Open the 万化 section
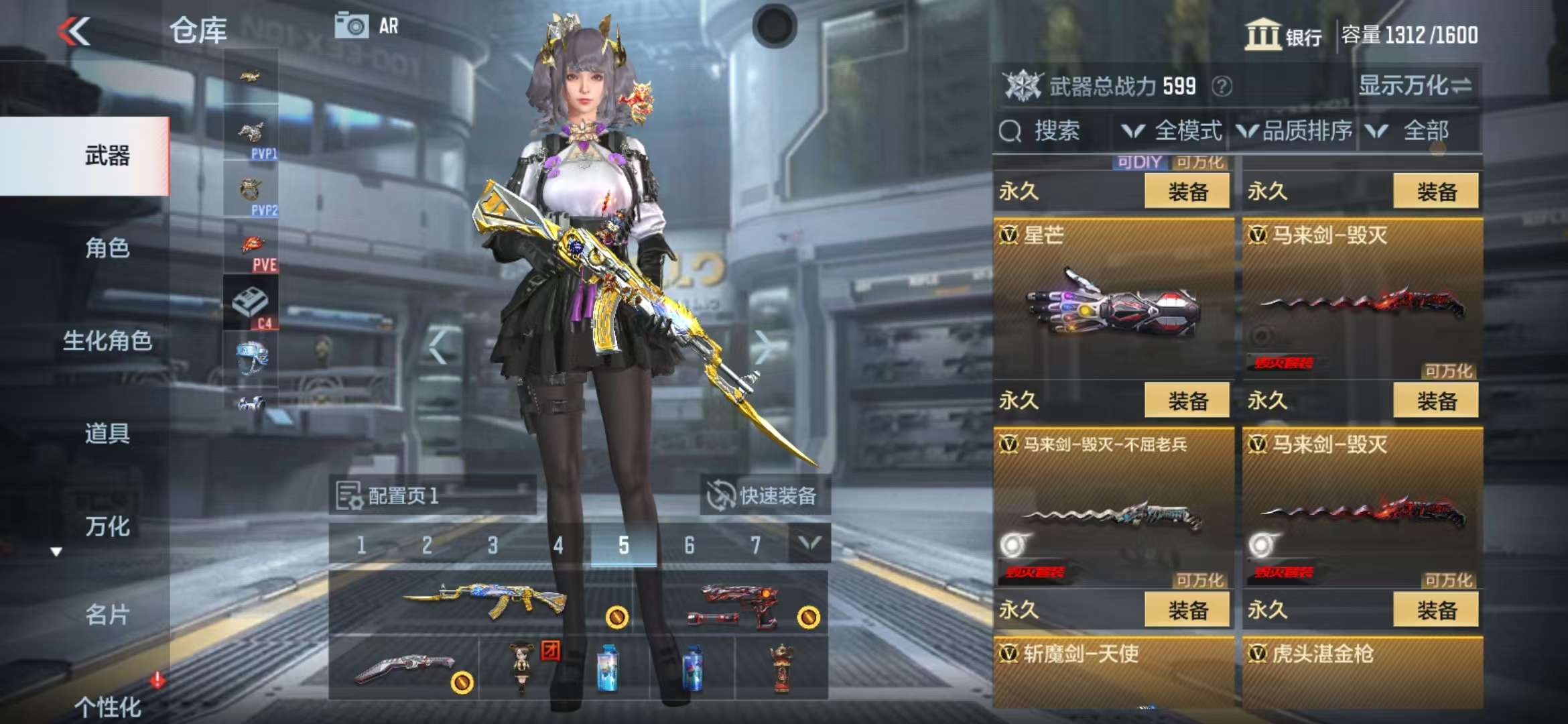Screen dimensions: 1568x724 pyautogui.click(x=107, y=526)
